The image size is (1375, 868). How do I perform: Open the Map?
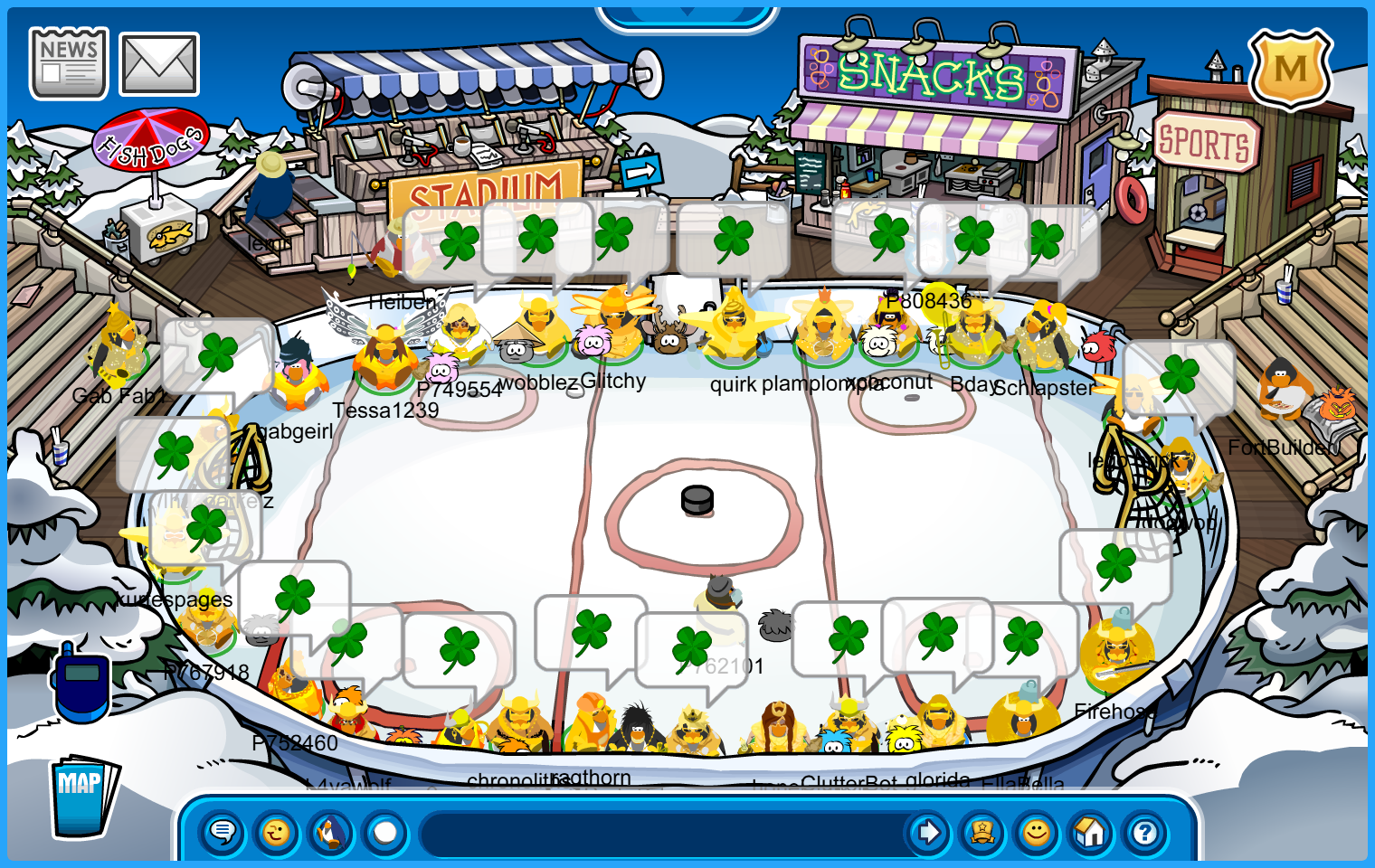pos(82,796)
